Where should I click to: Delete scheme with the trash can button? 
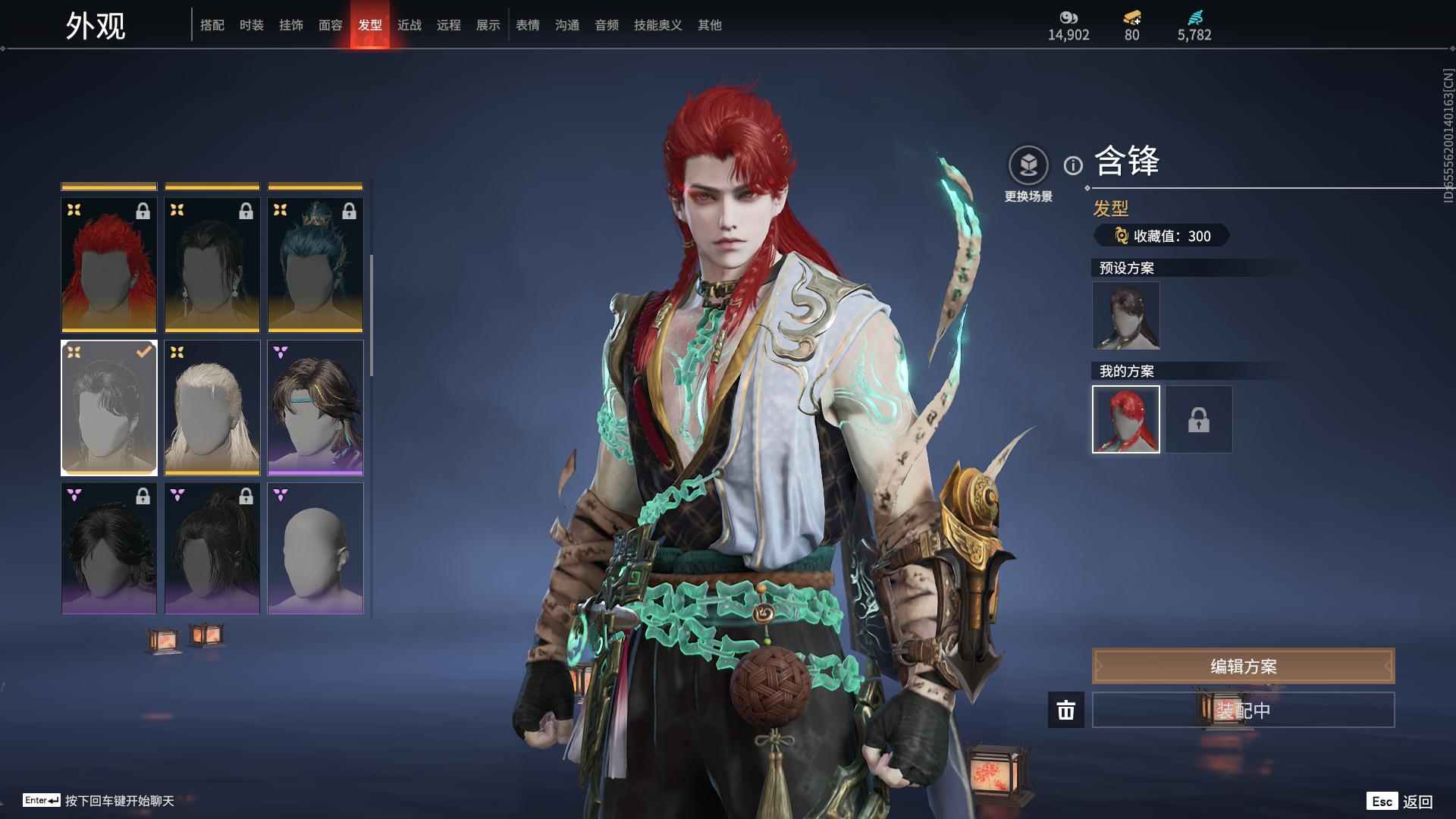1065,710
